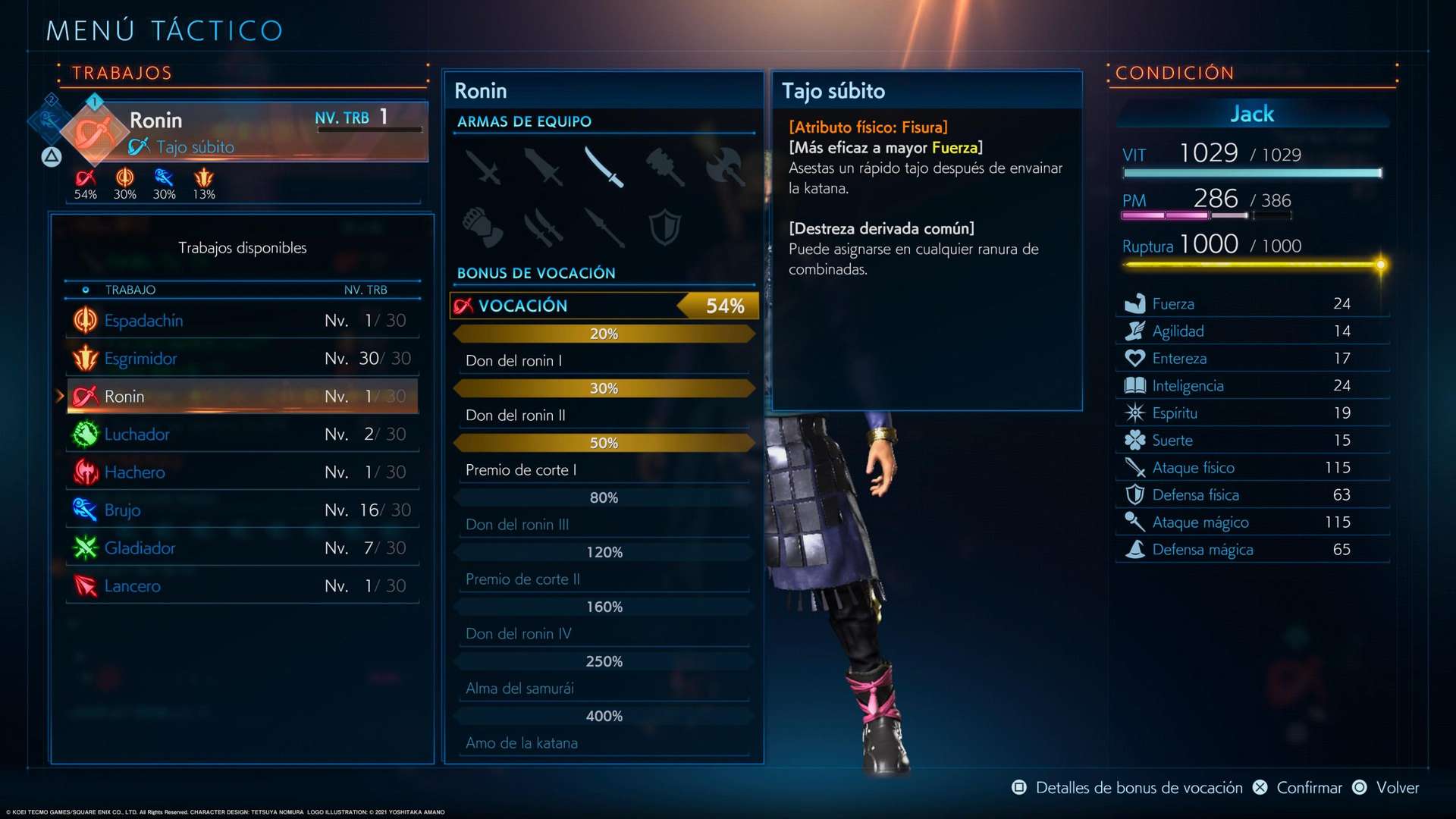1456x819 pixels.
Task: Select the Alma del samurái bonus
Action: click(604, 689)
